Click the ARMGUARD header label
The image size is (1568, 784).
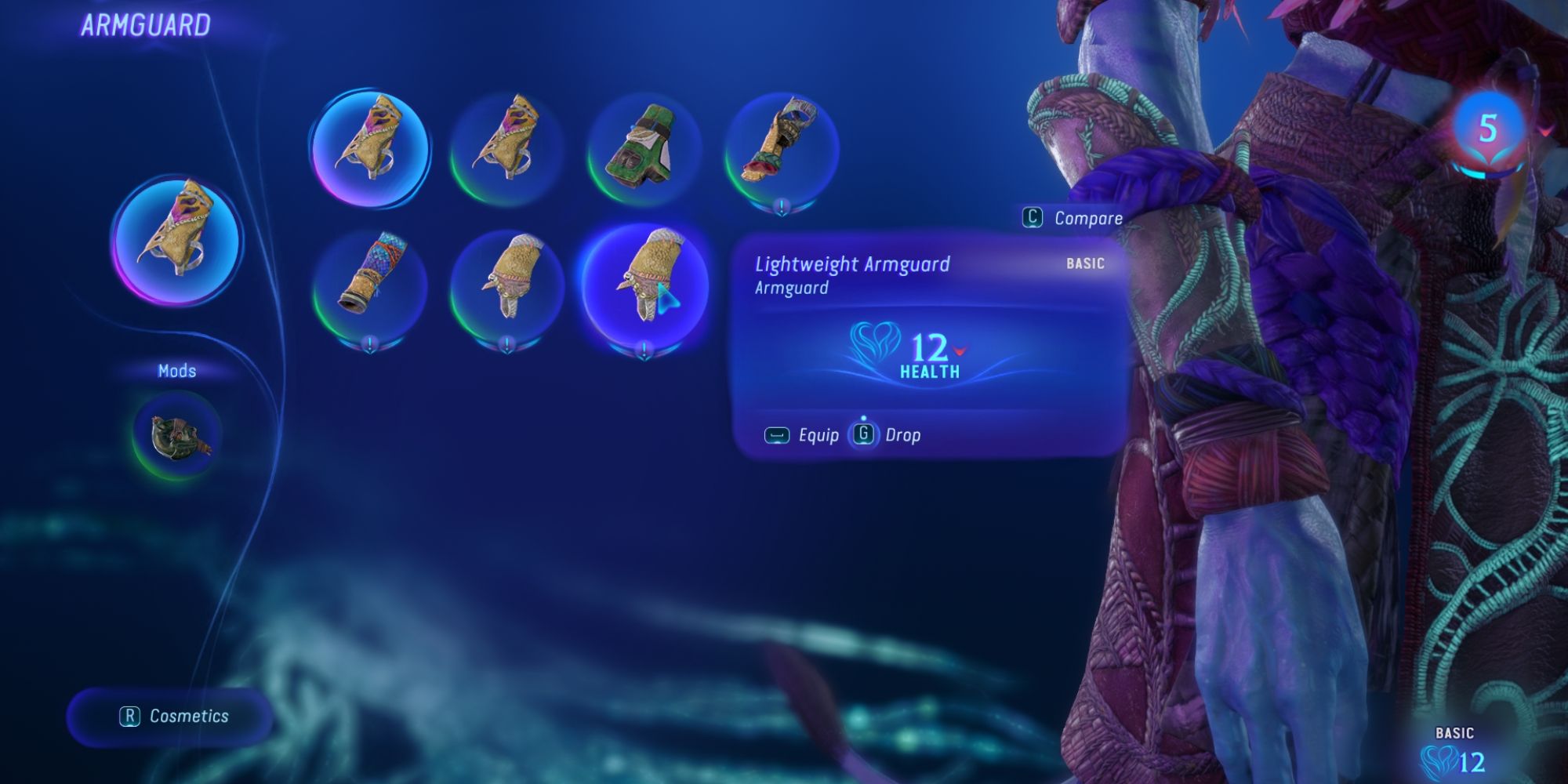click(145, 24)
